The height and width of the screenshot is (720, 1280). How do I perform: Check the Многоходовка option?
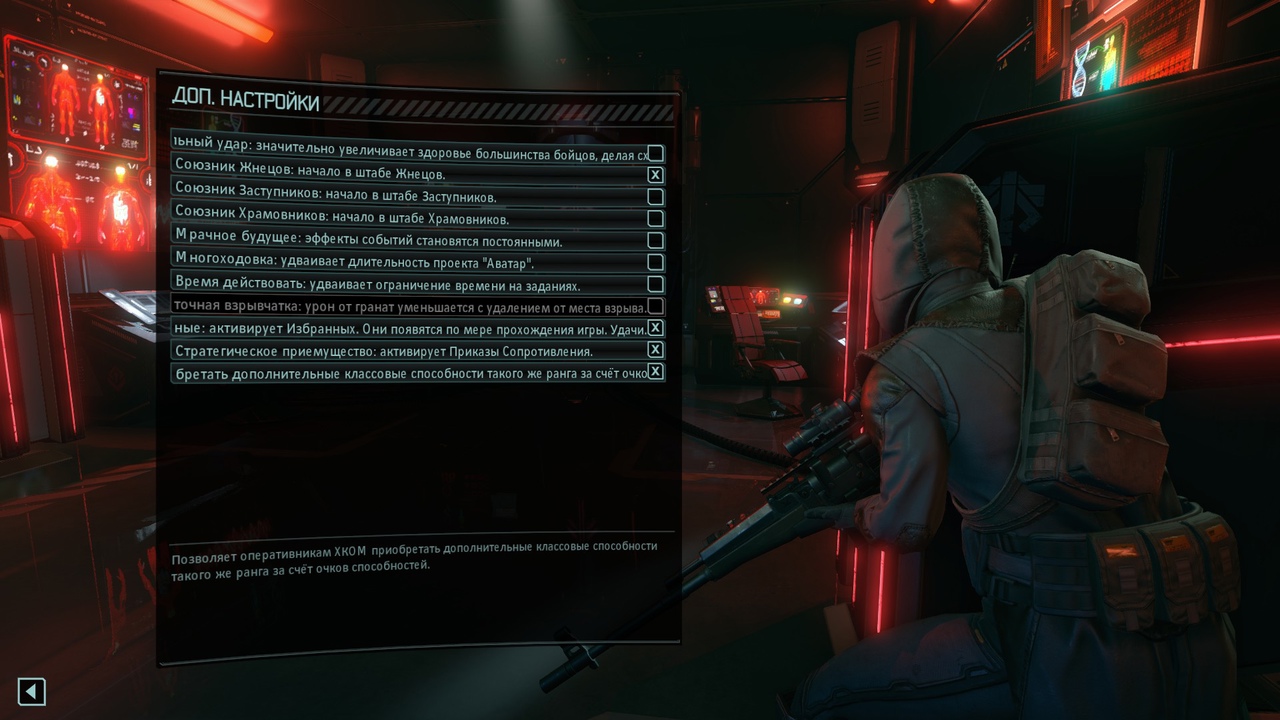click(x=655, y=263)
